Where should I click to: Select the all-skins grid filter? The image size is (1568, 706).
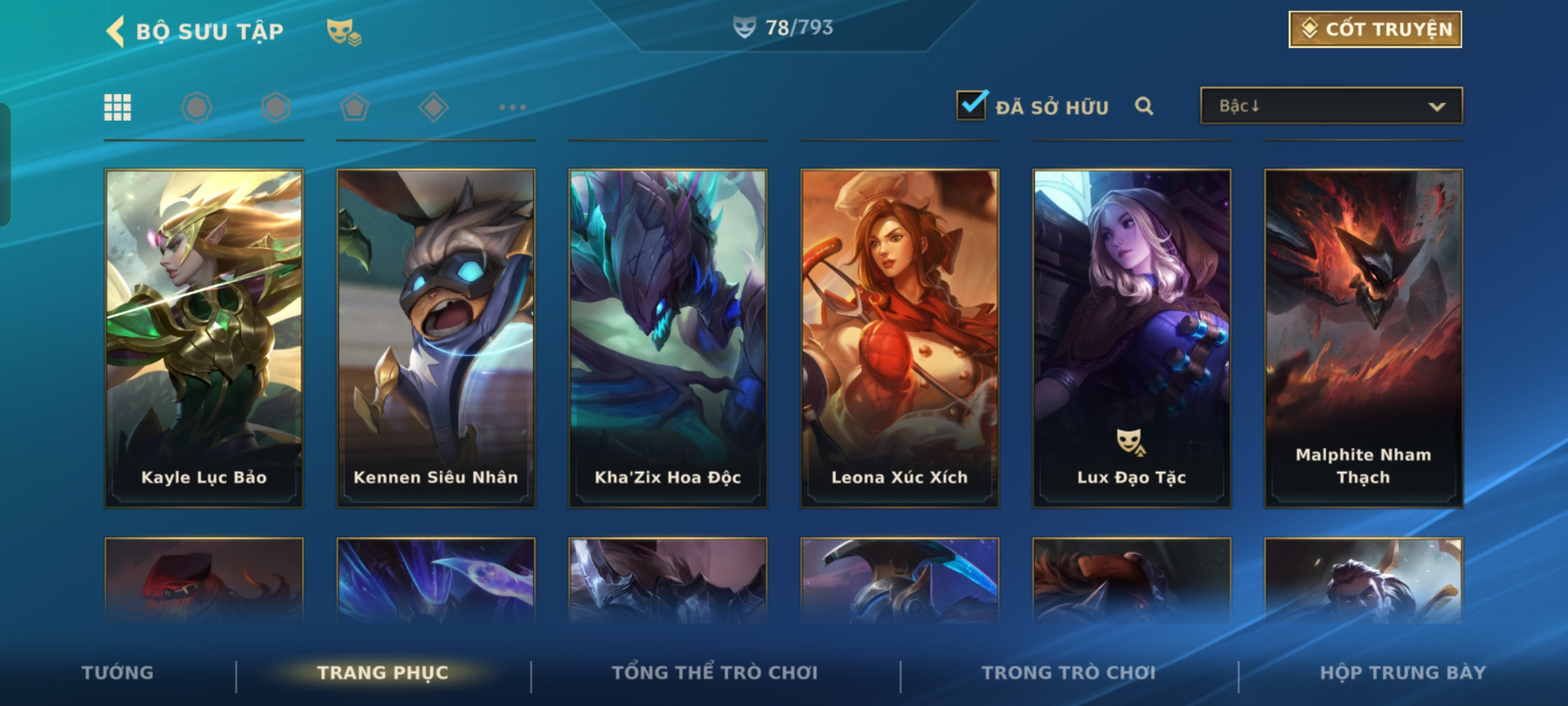118,107
